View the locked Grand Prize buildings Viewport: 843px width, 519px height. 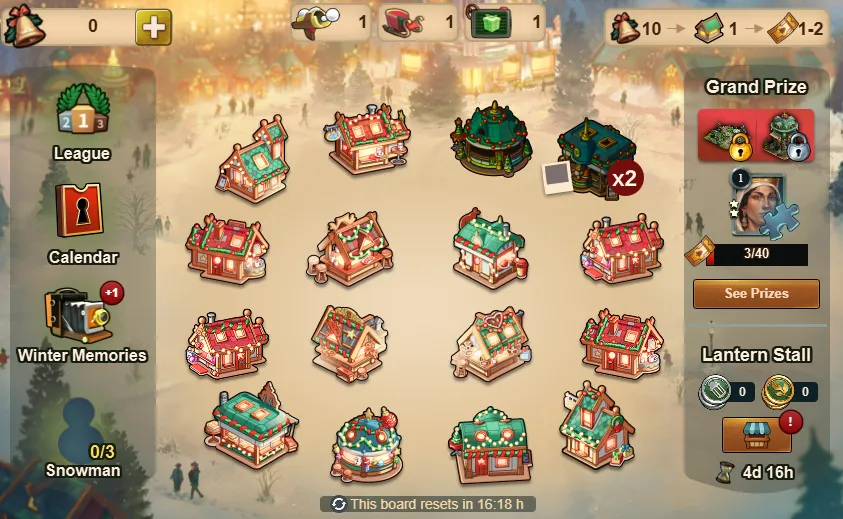[756, 136]
